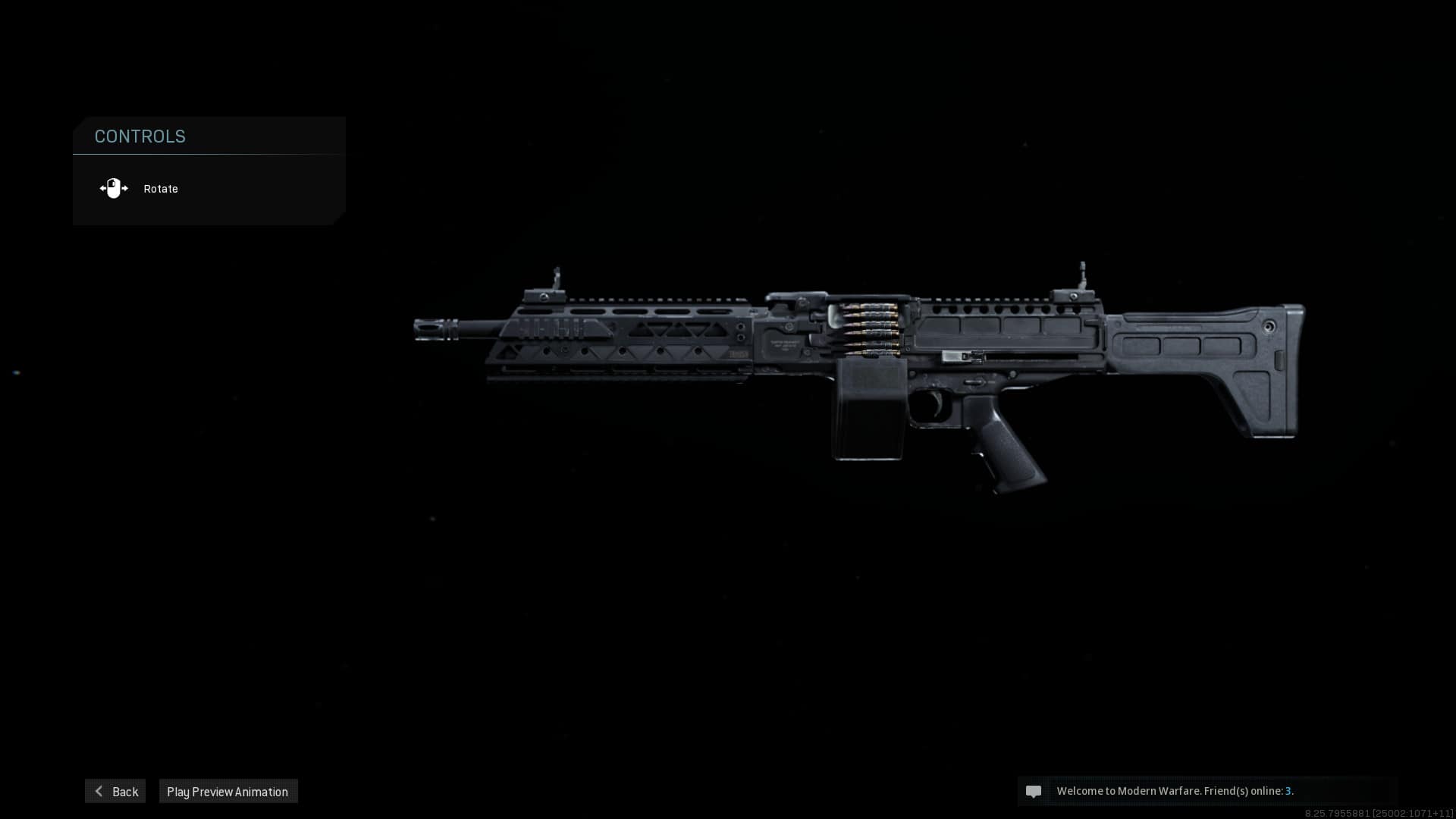Open the chat message notification box

[x=1206, y=791]
